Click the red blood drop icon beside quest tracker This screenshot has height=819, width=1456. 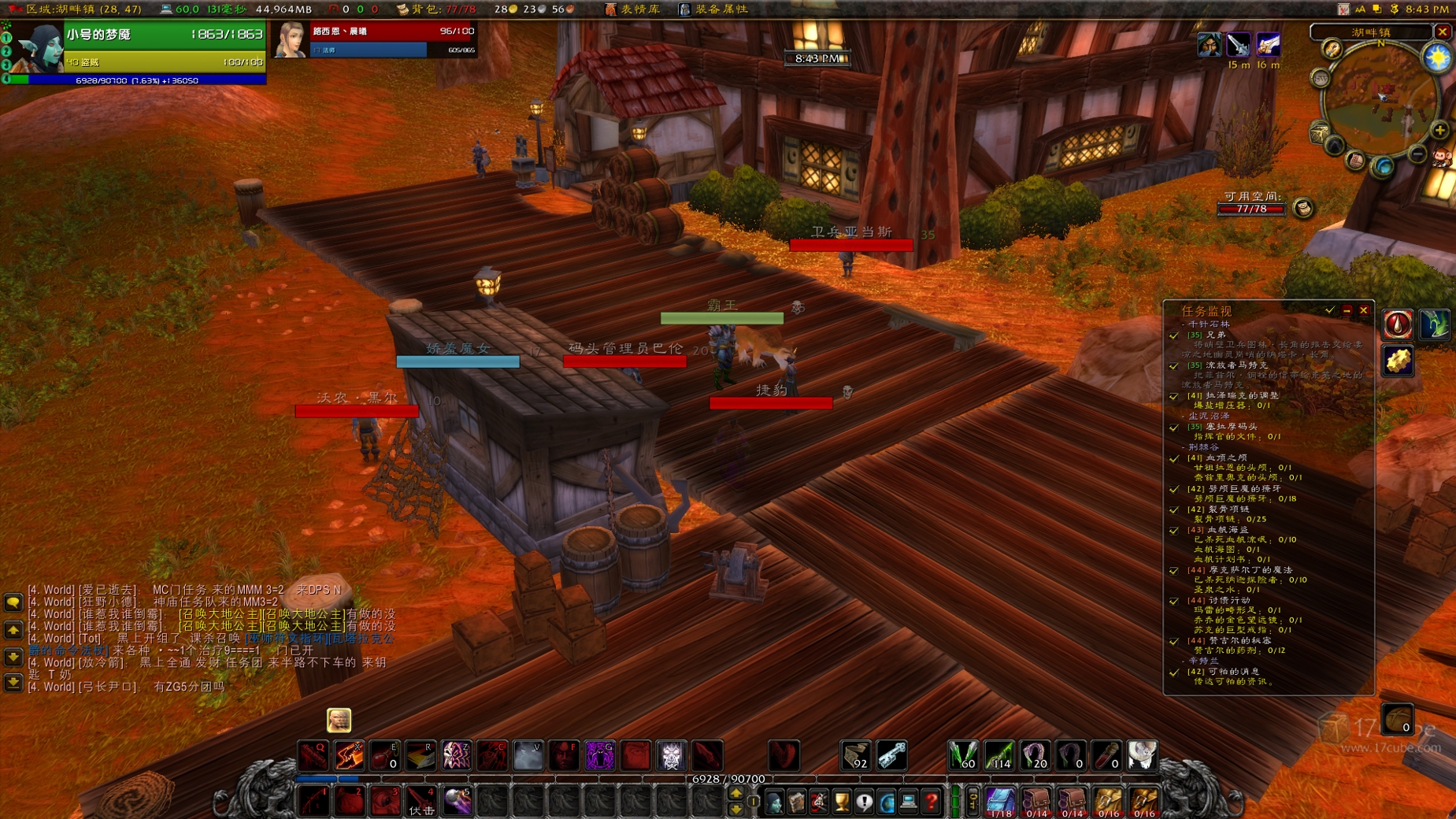pos(1399,324)
